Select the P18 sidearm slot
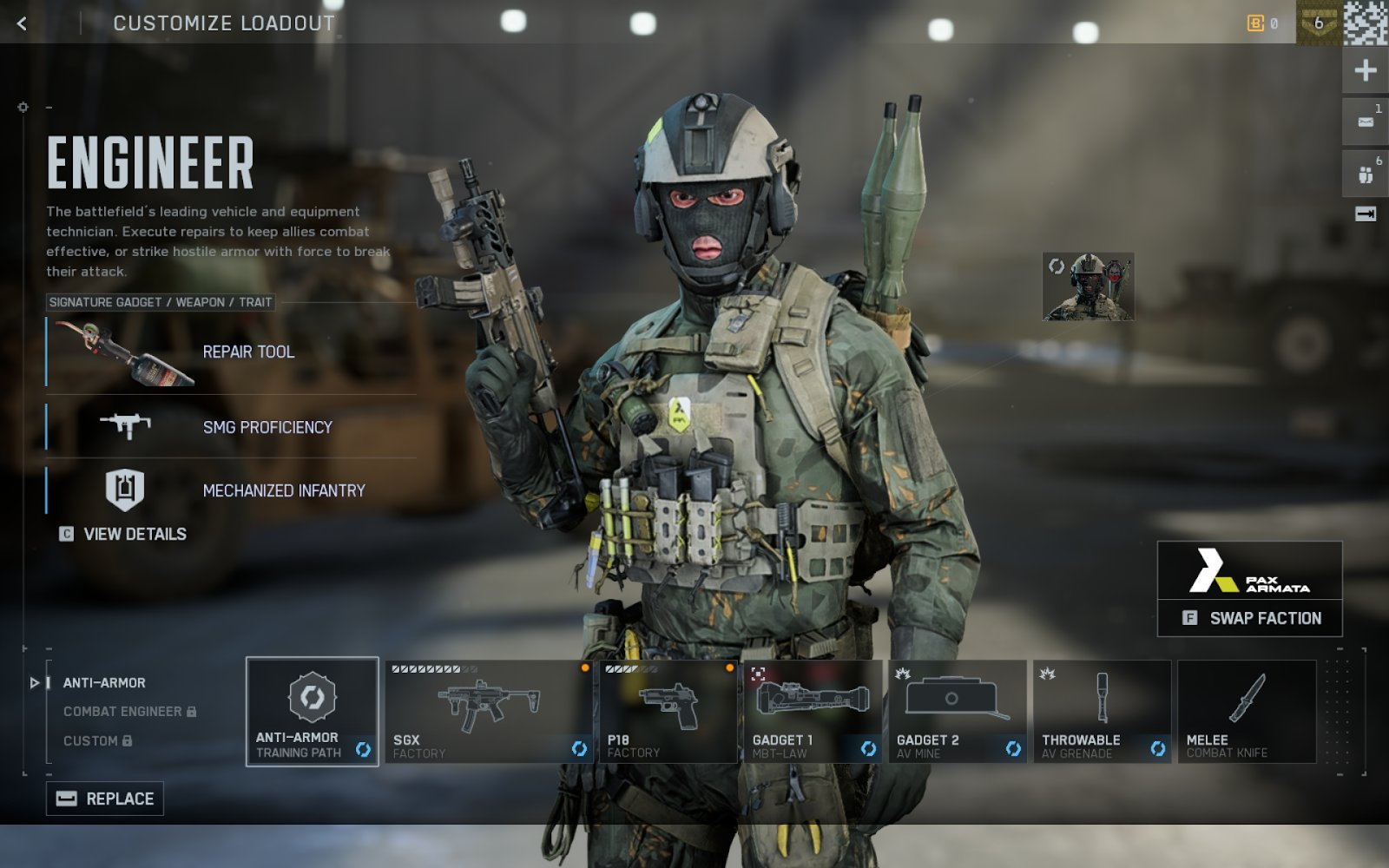This screenshot has height=868, width=1389. pos(668,712)
